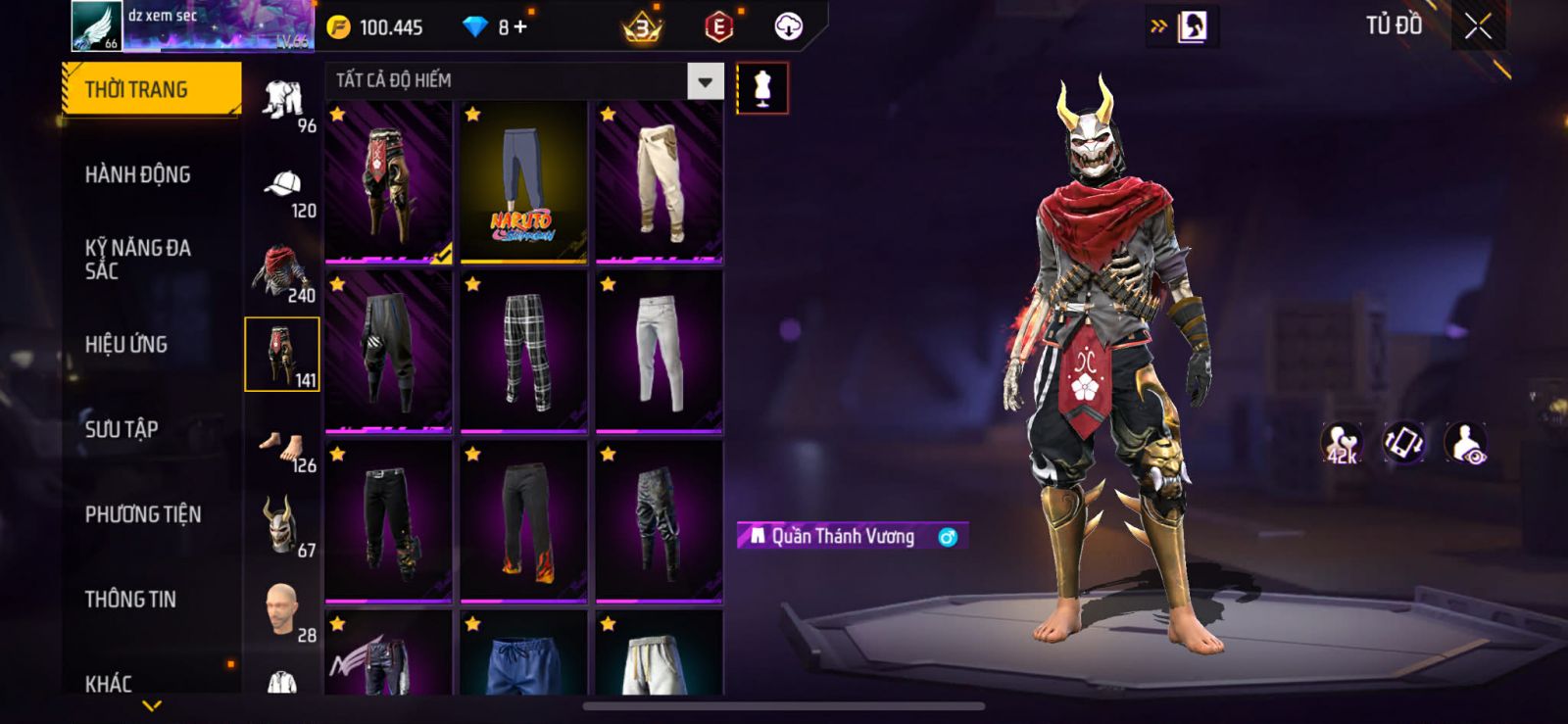
Task: Go to the Sưu Tập tab
Action: click(122, 429)
